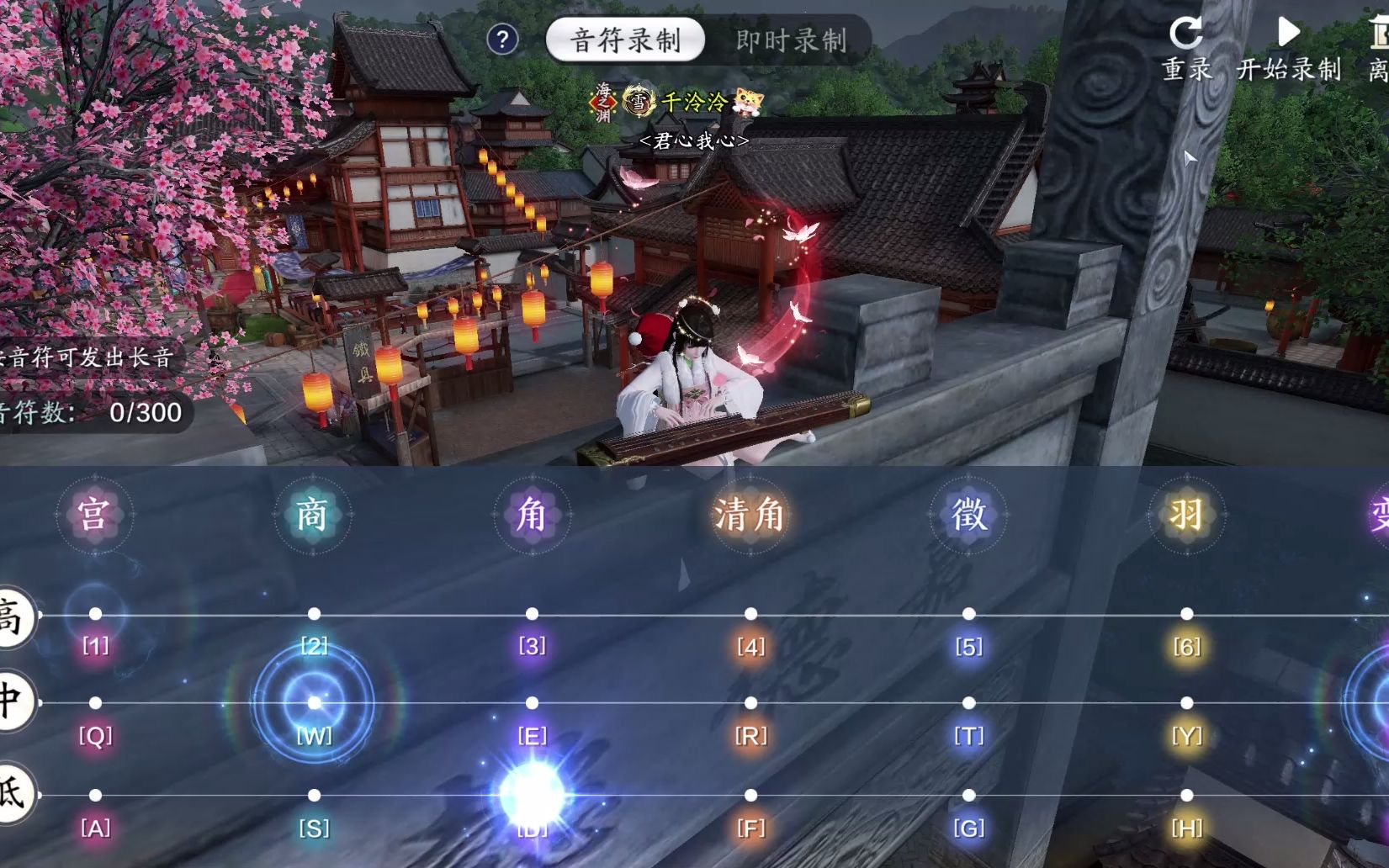
Task: Select the 商 note icon
Action: point(313,516)
